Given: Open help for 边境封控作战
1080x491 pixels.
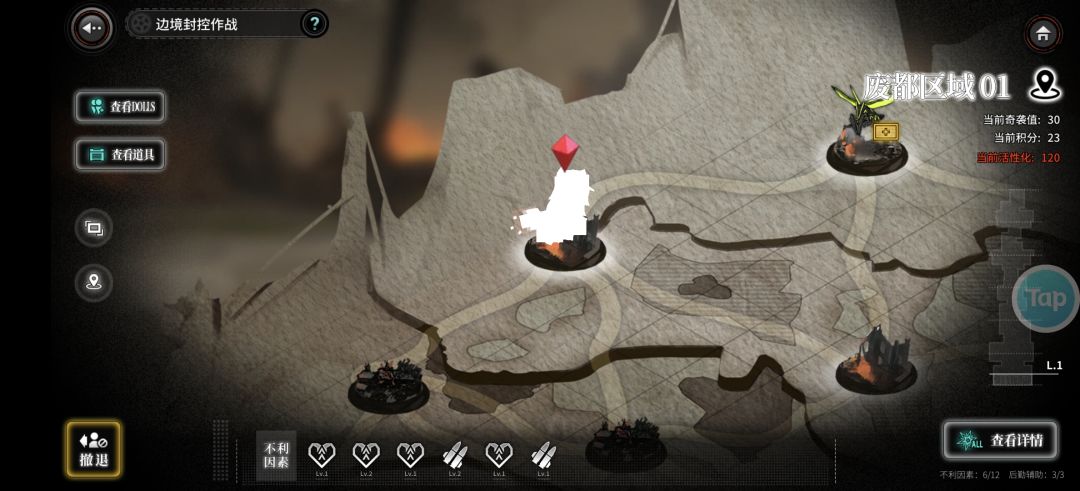Looking at the screenshot, I should (x=313, y=24).
